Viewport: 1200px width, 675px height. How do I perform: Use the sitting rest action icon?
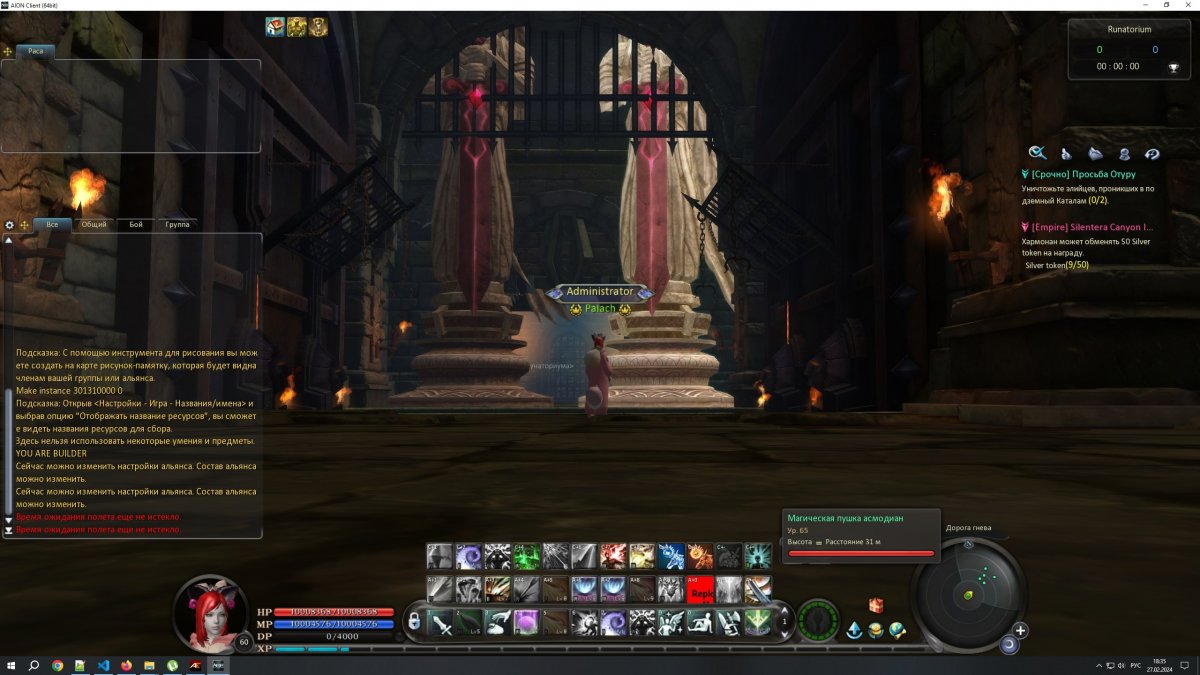[701, 622]
